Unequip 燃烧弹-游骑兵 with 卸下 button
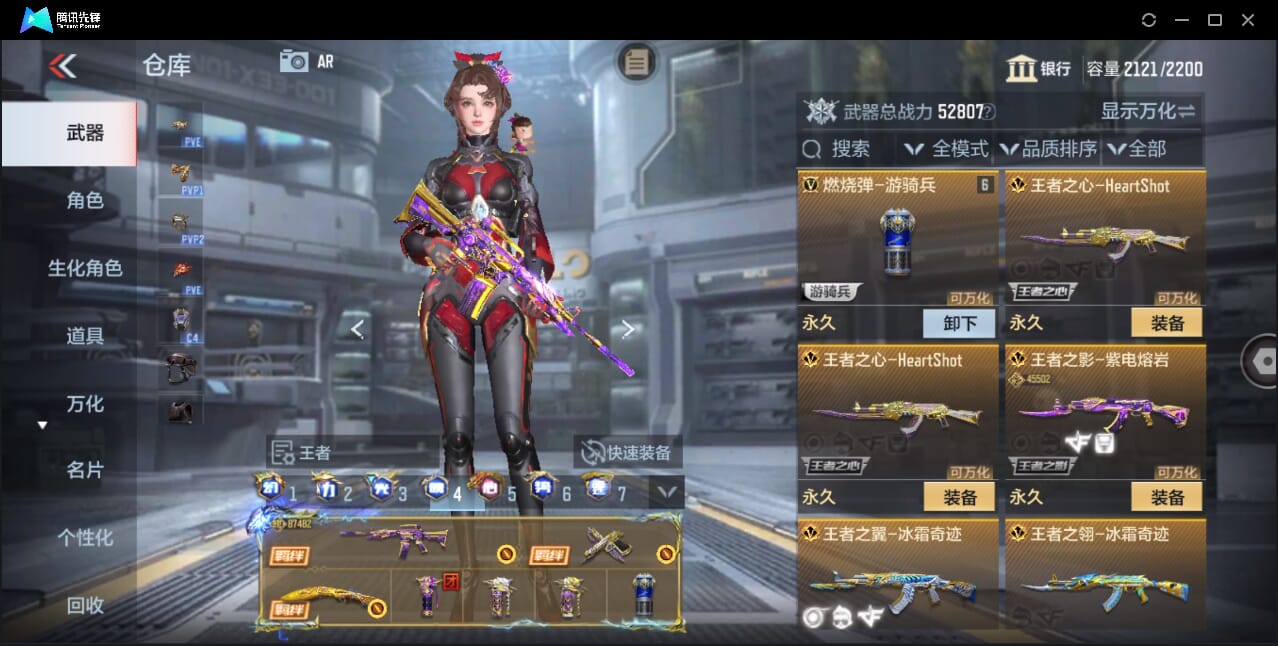This screenshot has width=1278, height=646. point(959,323)
